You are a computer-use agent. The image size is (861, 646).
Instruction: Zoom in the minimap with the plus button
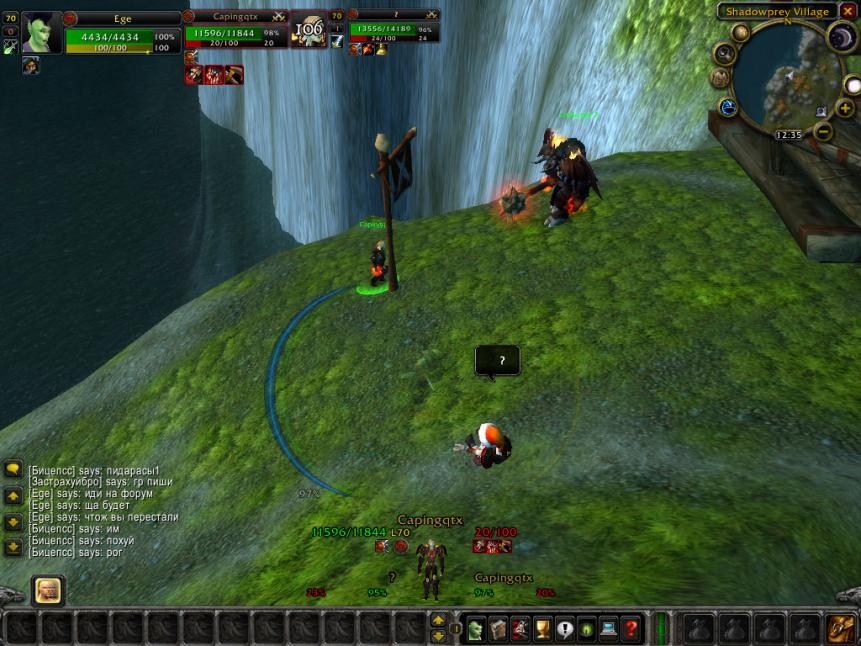point(845,108)
